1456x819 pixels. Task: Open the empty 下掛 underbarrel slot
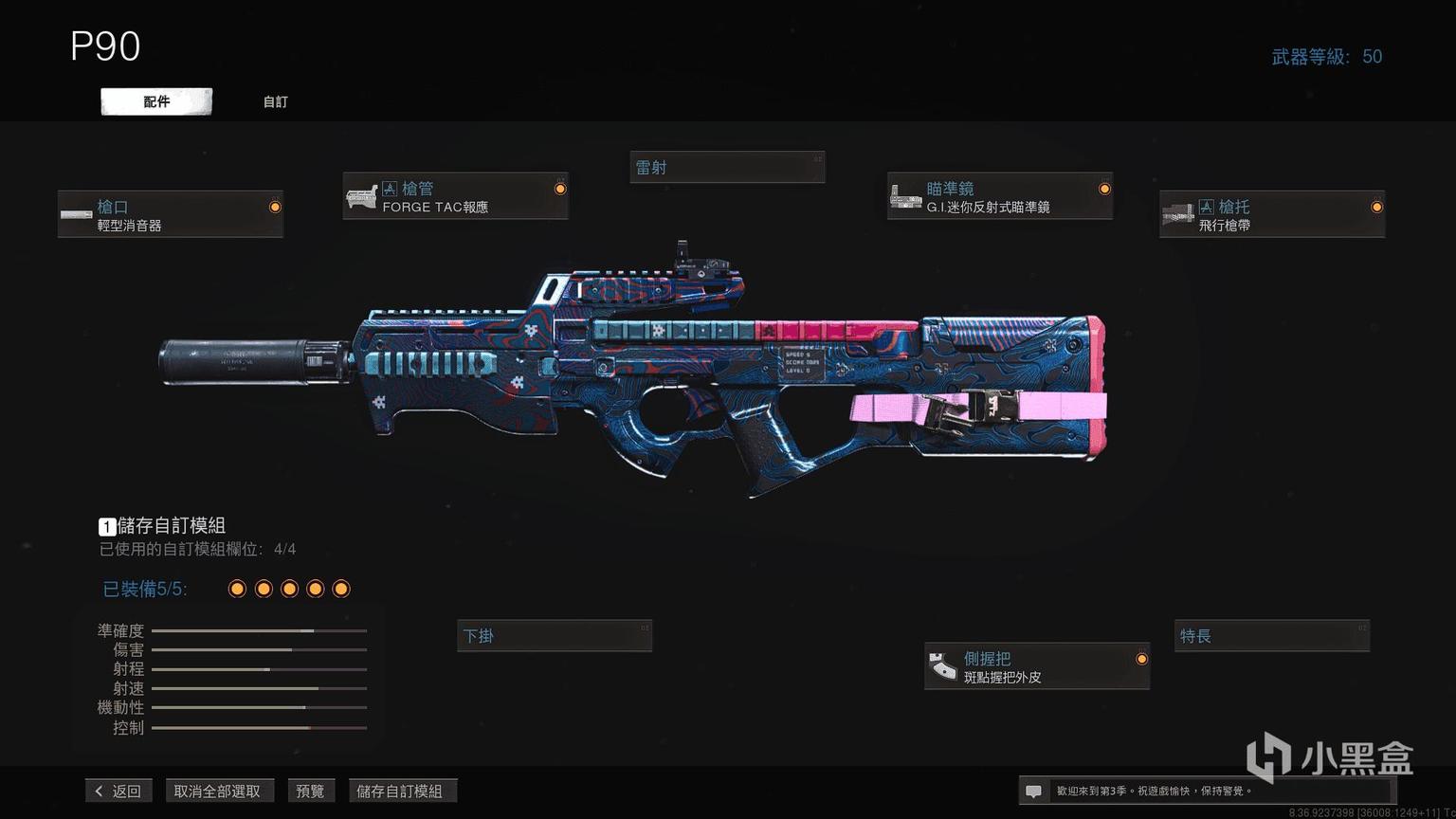click(555, 636)
